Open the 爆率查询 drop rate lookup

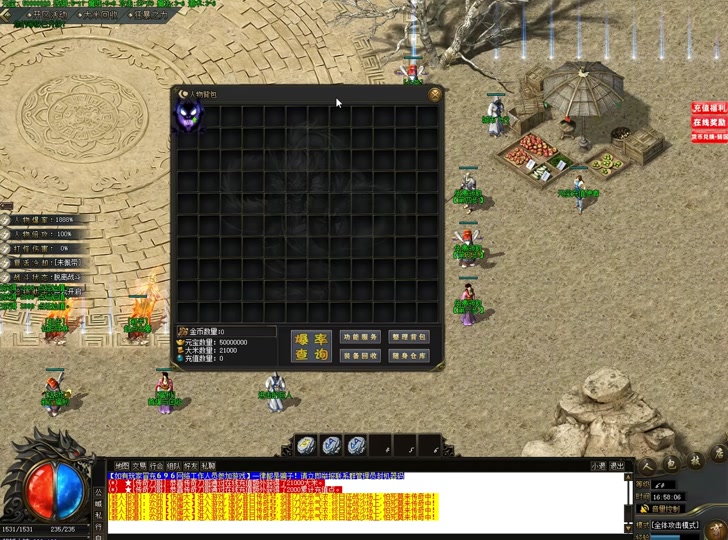tap(310, 346)
